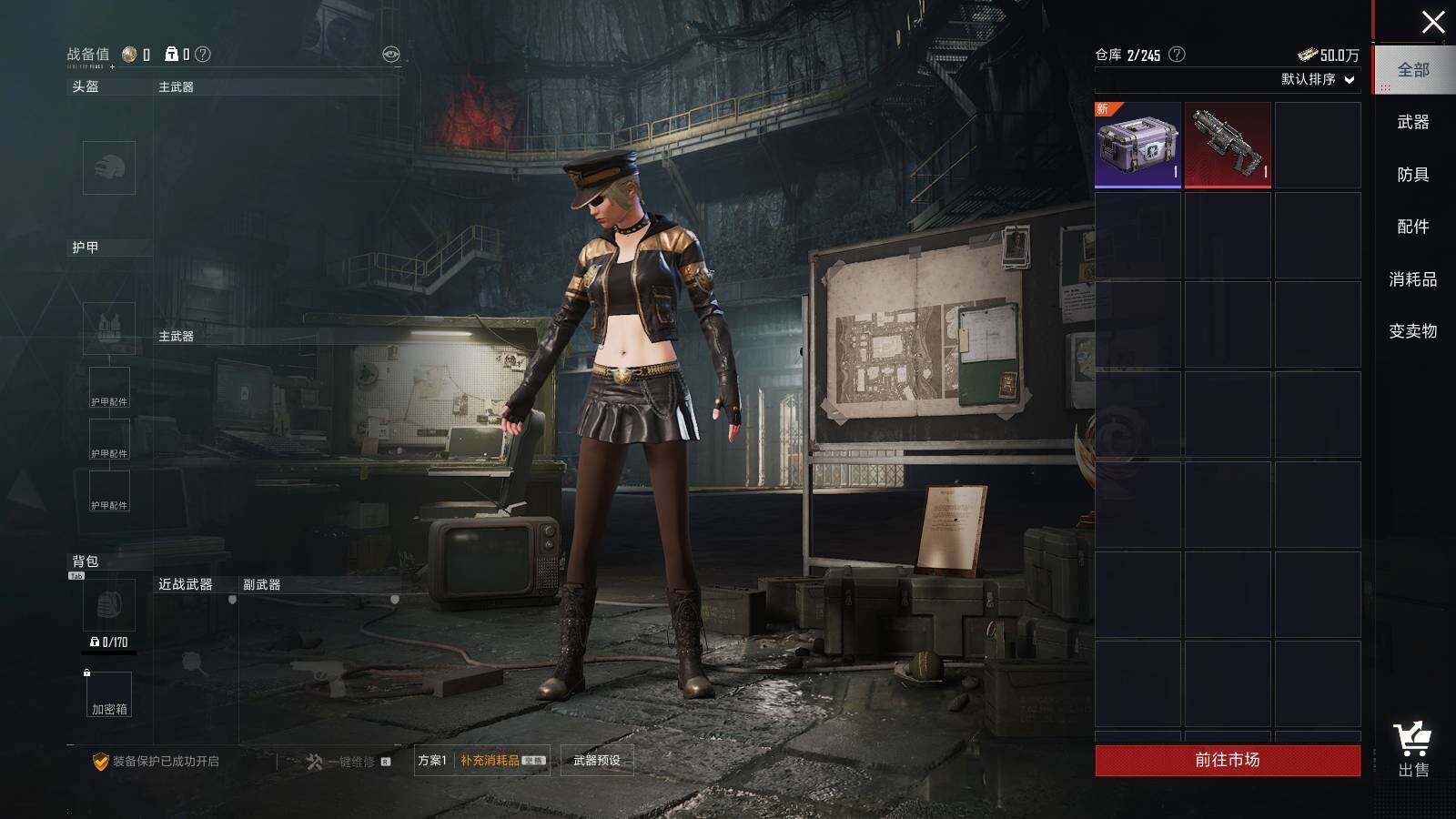Show the 防具 category
This screenshot has width=1456, height=819.
[1413, 175]
